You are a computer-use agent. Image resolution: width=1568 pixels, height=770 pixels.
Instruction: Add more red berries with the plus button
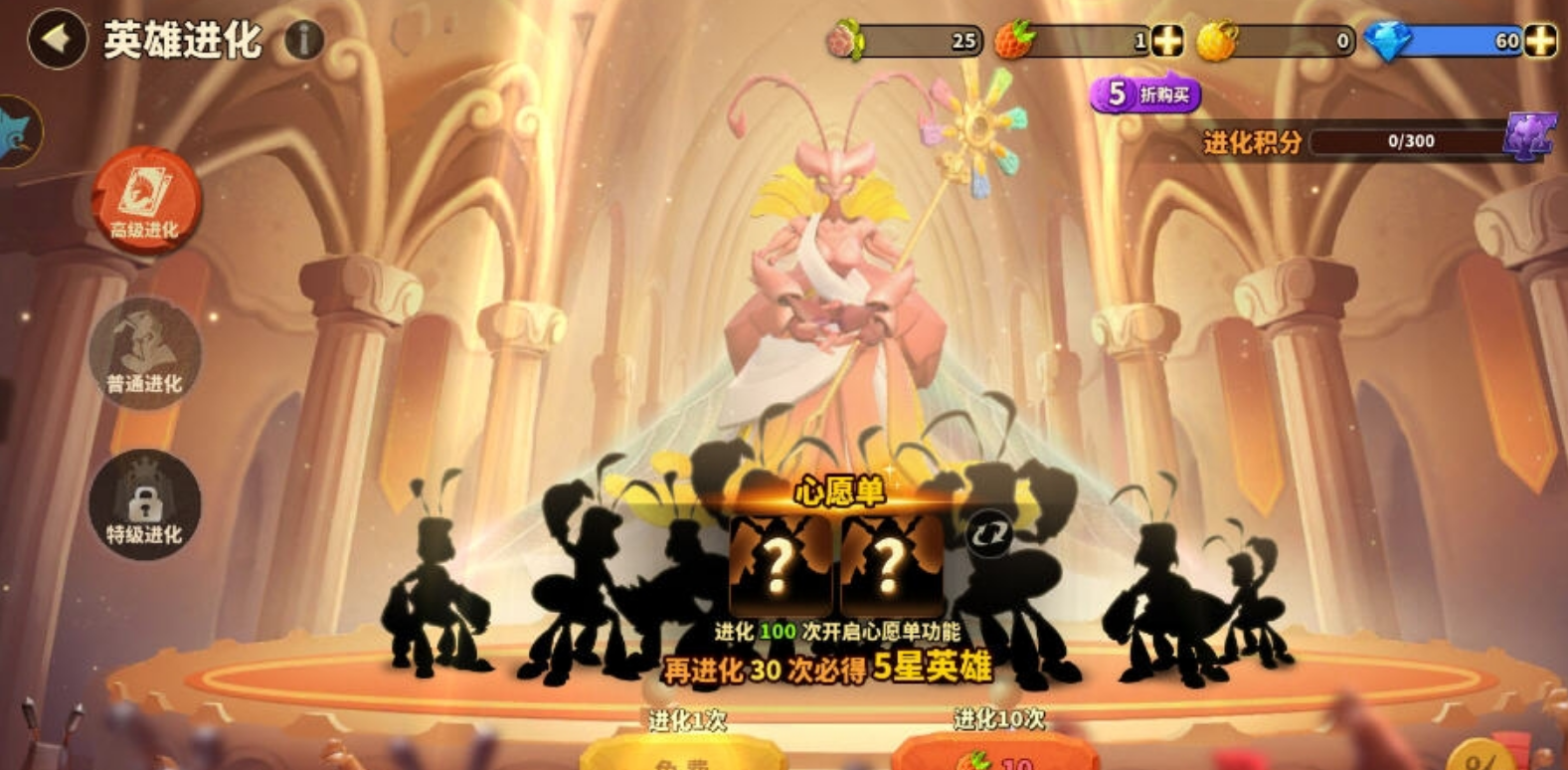1167,41
